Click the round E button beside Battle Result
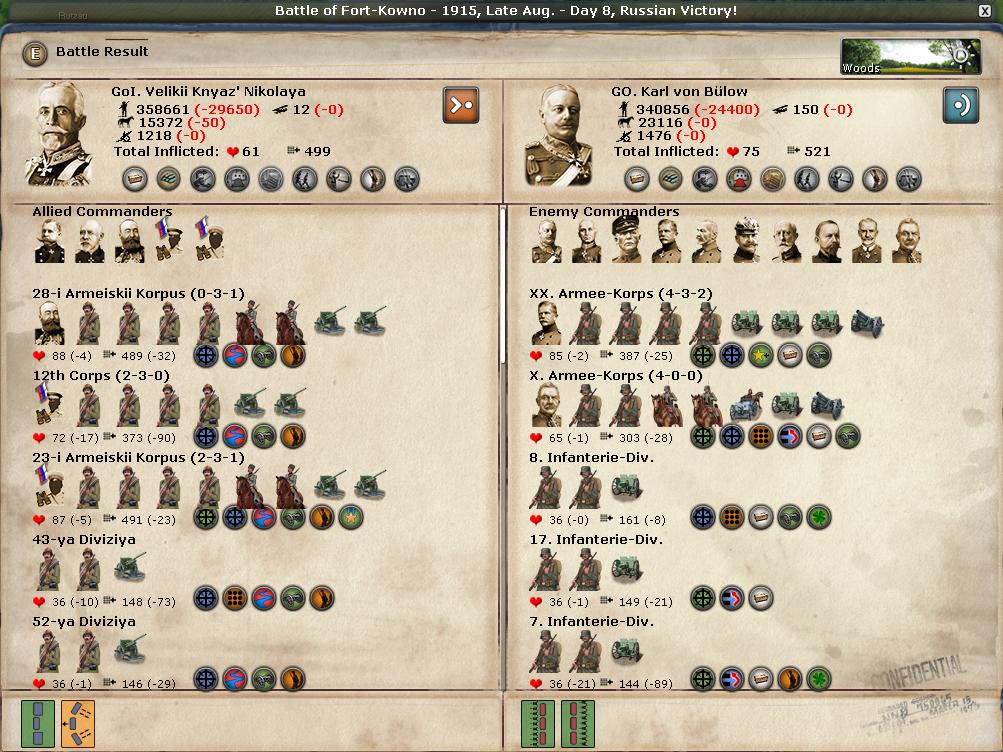Image resolution: width=1003 pixels, height=752 pixels. point(35,53)
